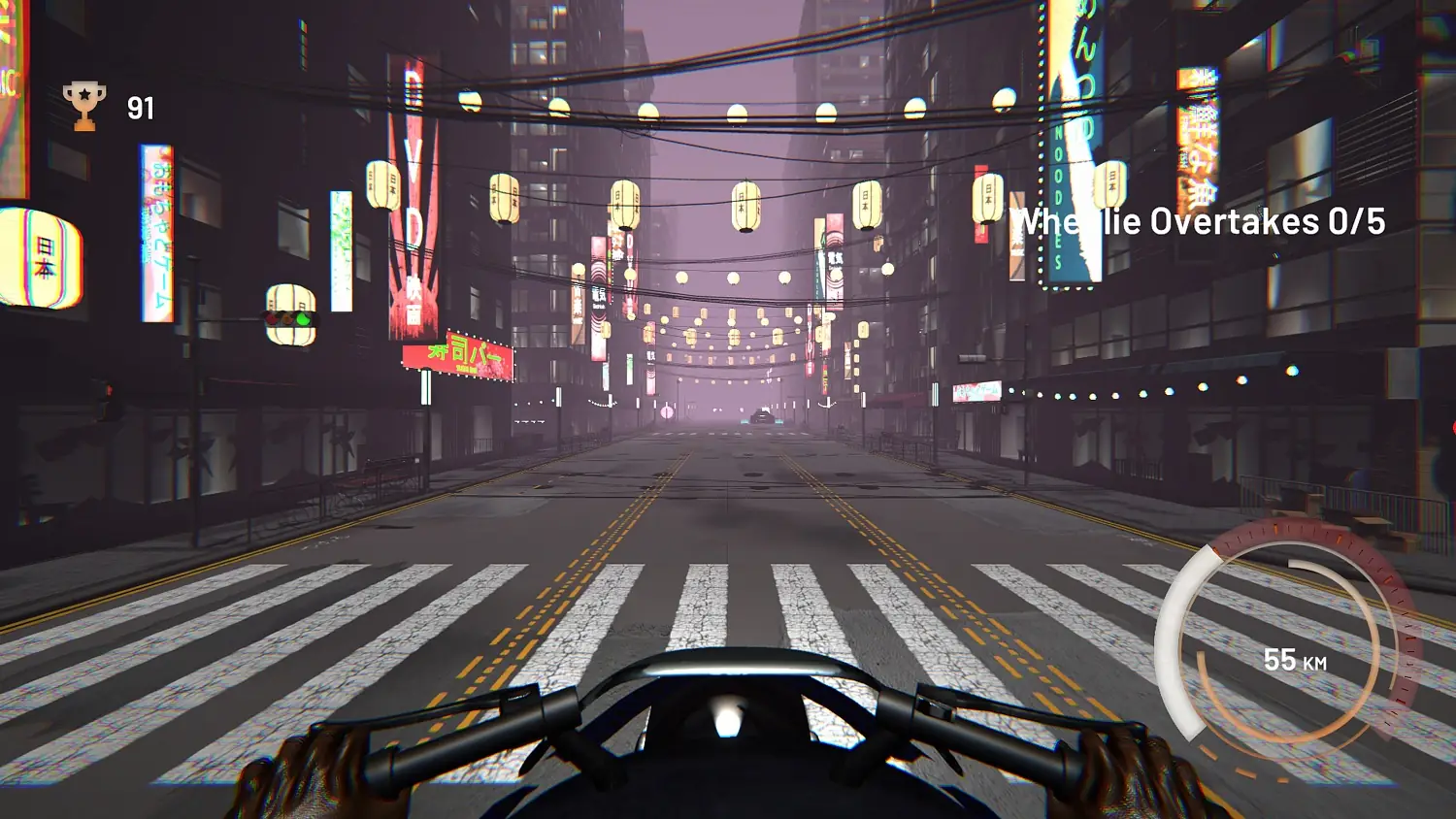Select the red sushi bar sign
Screen dimensions: 1456x819
click(458, 357)
